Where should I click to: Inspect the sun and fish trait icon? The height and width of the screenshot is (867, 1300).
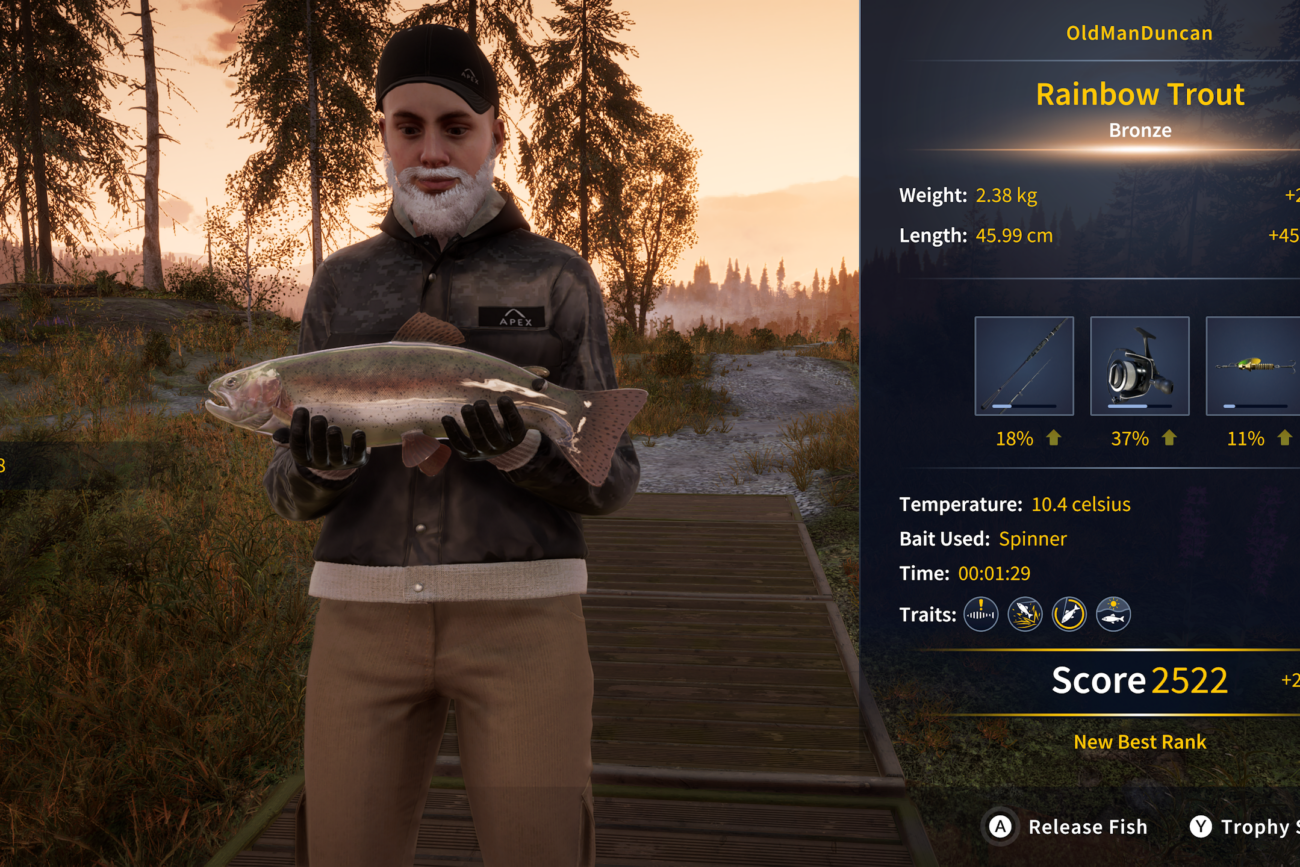(x=1113, y=614)
